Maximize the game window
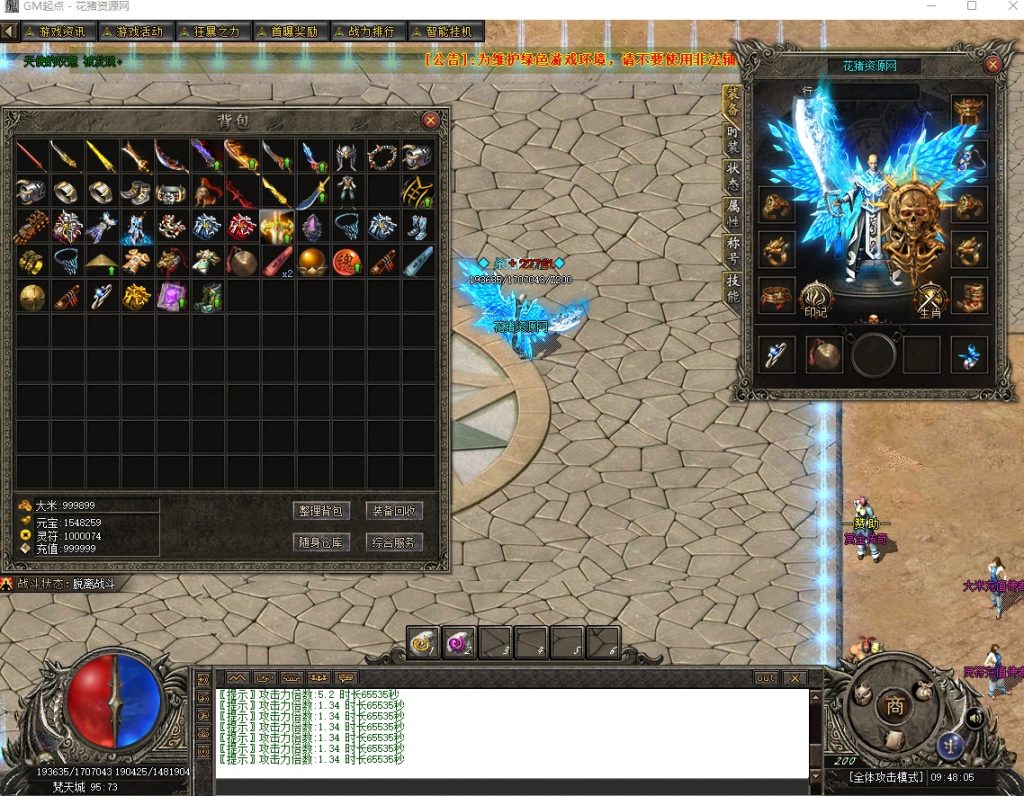The height and width of the screenshot is (796, 1024). pos(972,7)
